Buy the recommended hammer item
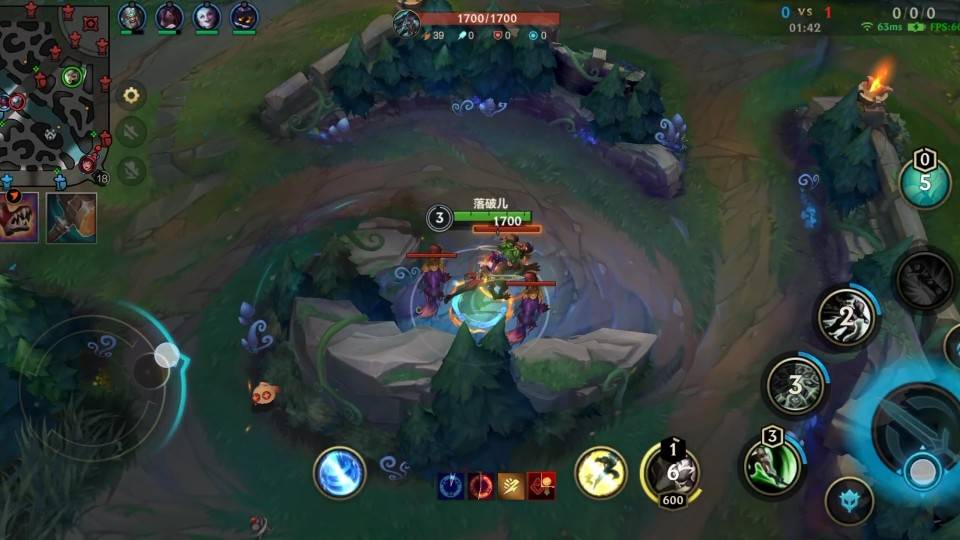The height and width of the screenshot is (540, 960). [71, 218]
